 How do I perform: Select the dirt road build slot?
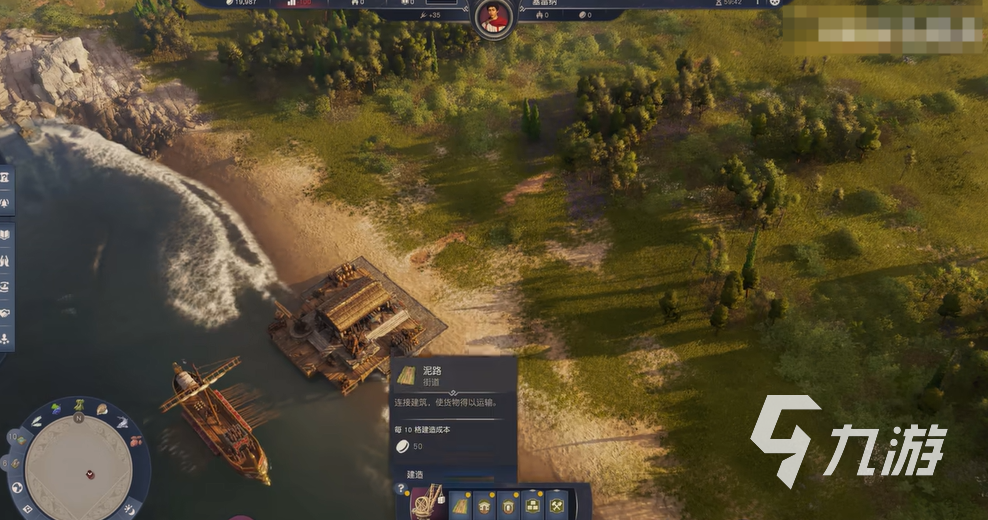coord(460,503)
